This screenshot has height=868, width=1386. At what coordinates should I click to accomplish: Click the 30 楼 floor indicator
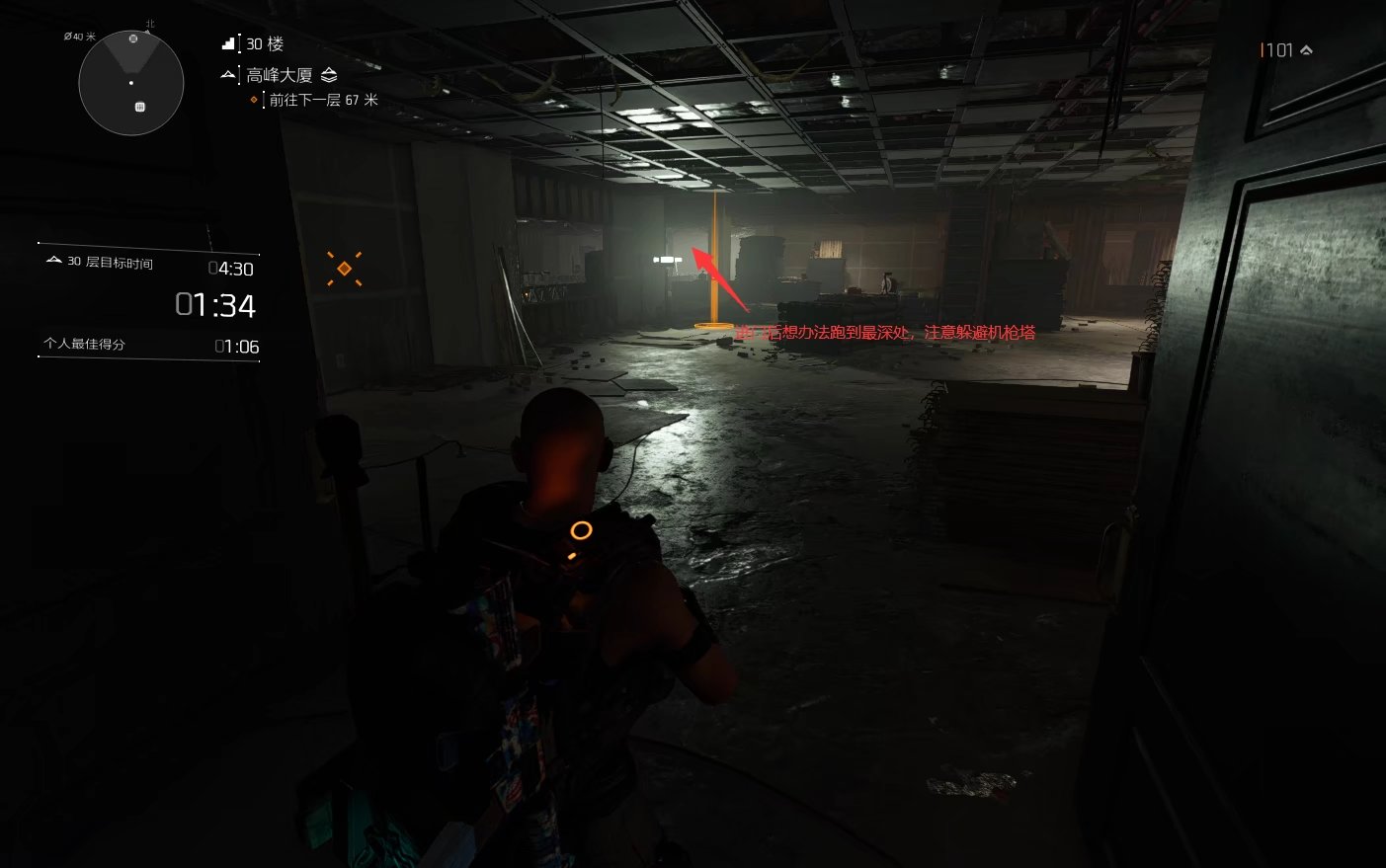[264, 44]
